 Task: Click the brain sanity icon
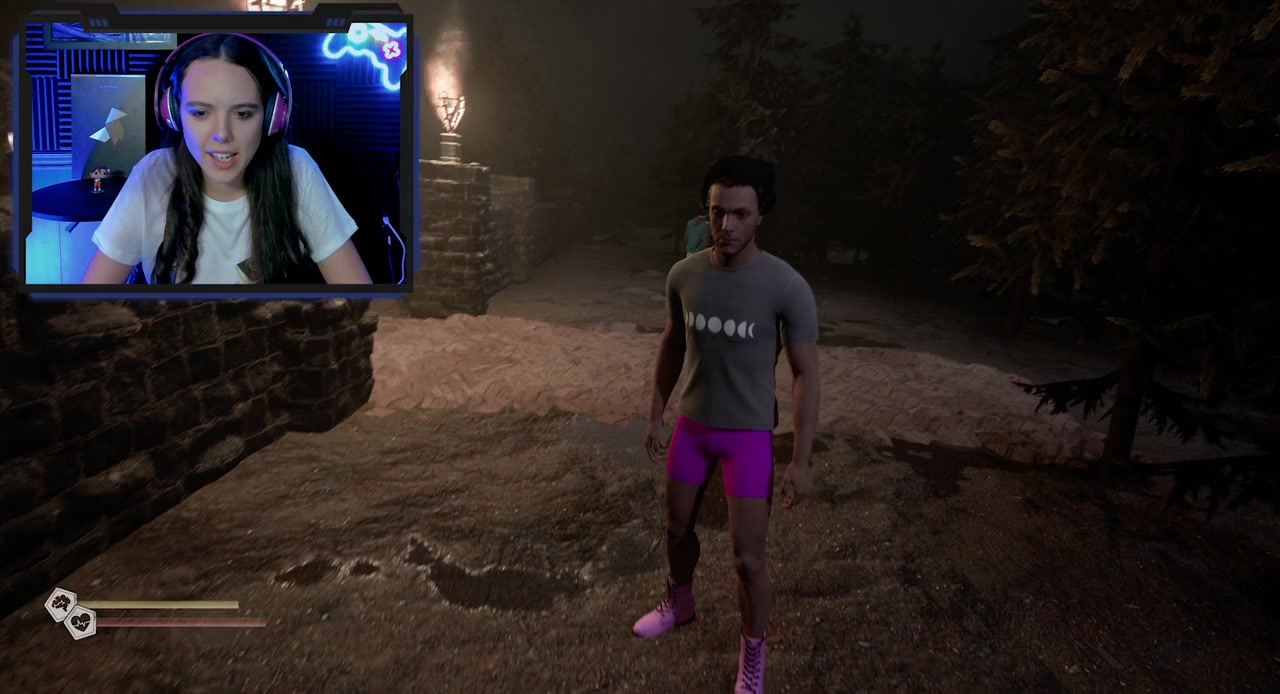pyautogui.click(x=61, y=603)
